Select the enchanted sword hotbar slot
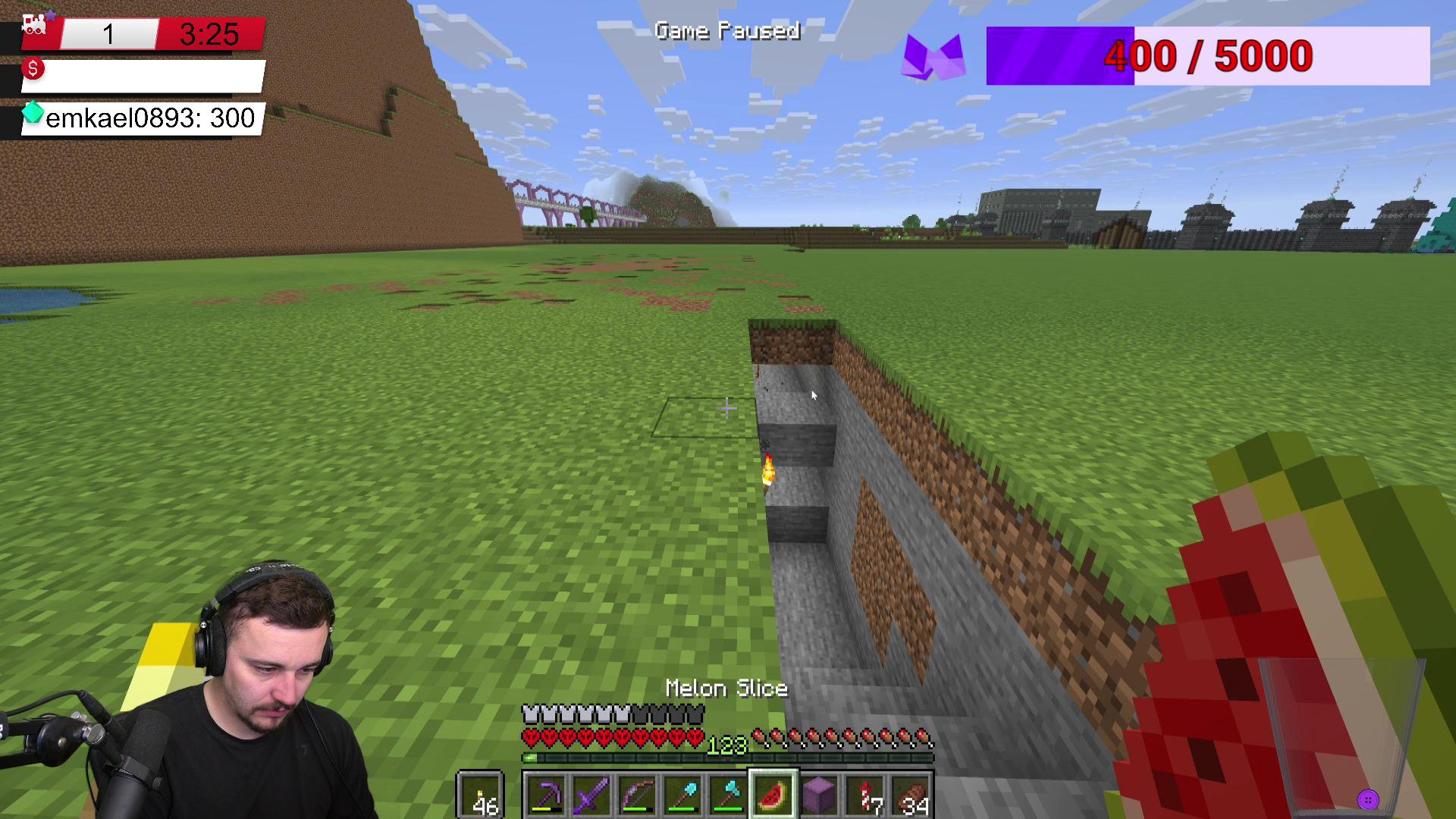Image resolution: width=1456 pixels, height=819 pixels. tap(591, 795)
